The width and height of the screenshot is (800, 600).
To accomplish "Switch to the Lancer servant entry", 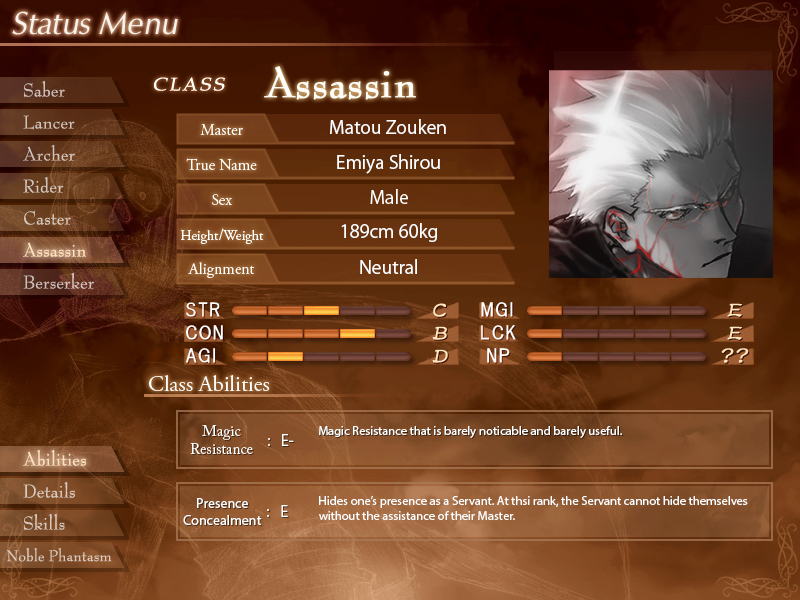I will [49, 123].
